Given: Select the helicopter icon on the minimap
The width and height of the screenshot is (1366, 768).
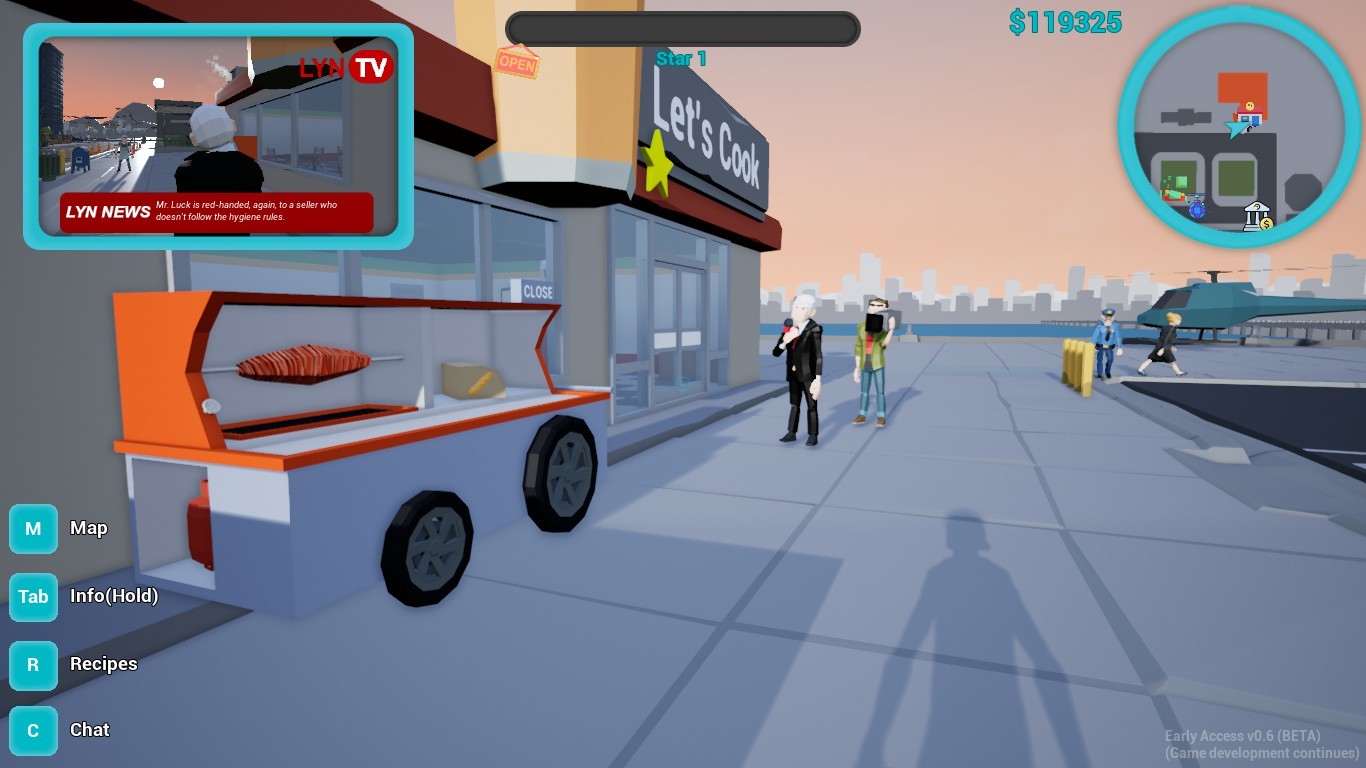Looking at the screenshot, I should [1196, 204].
